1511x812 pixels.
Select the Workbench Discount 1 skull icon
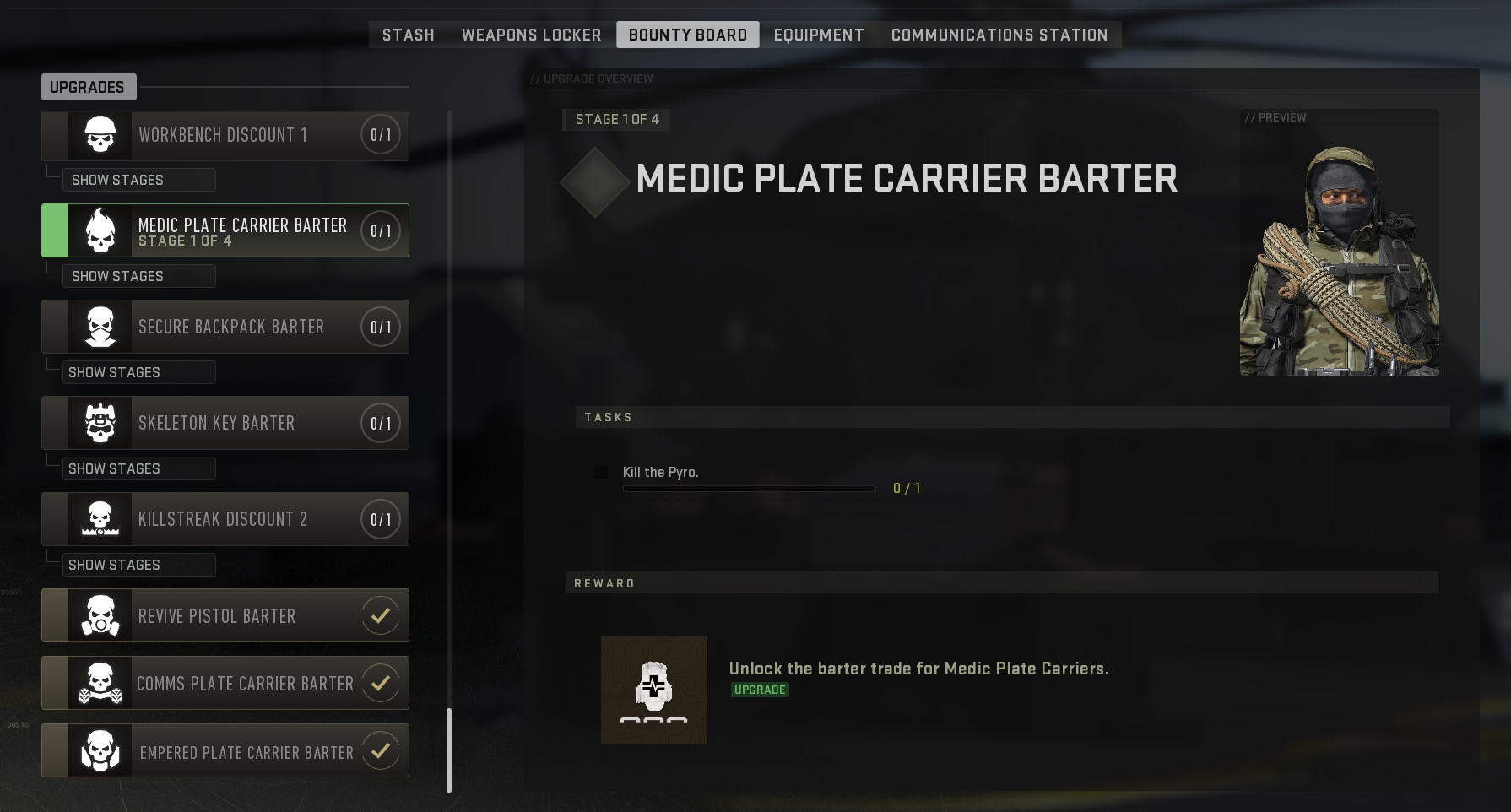pyautogui.click(x=99, y=135)
